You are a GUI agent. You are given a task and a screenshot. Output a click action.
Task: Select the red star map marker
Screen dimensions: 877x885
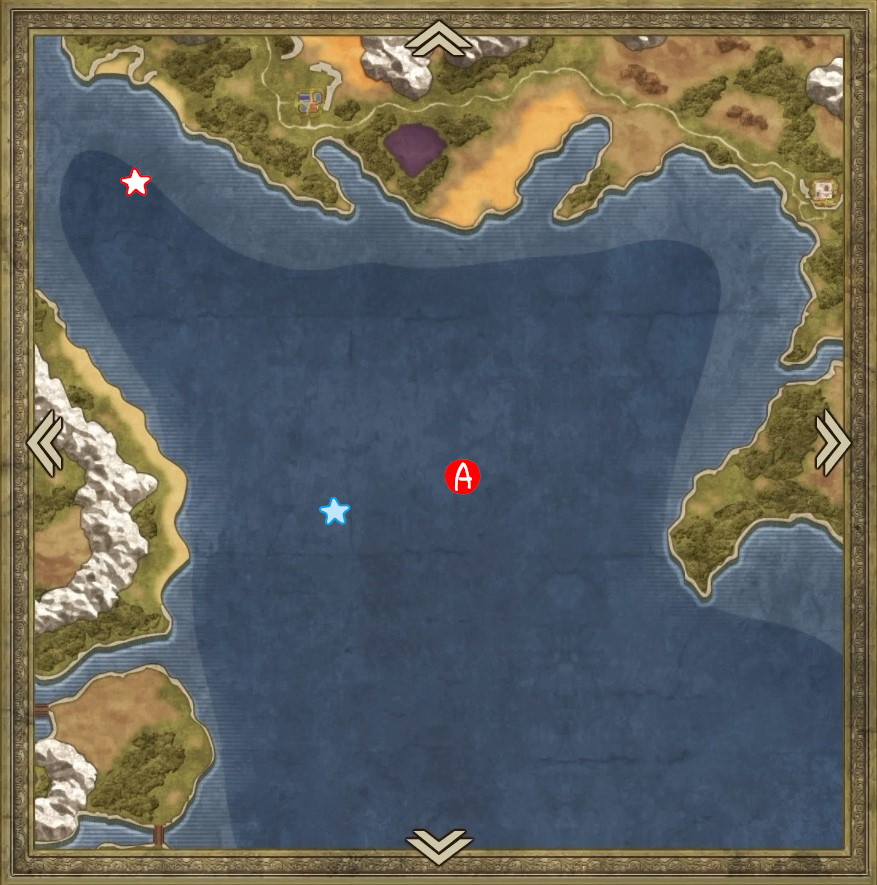click(x=135, y=182)
